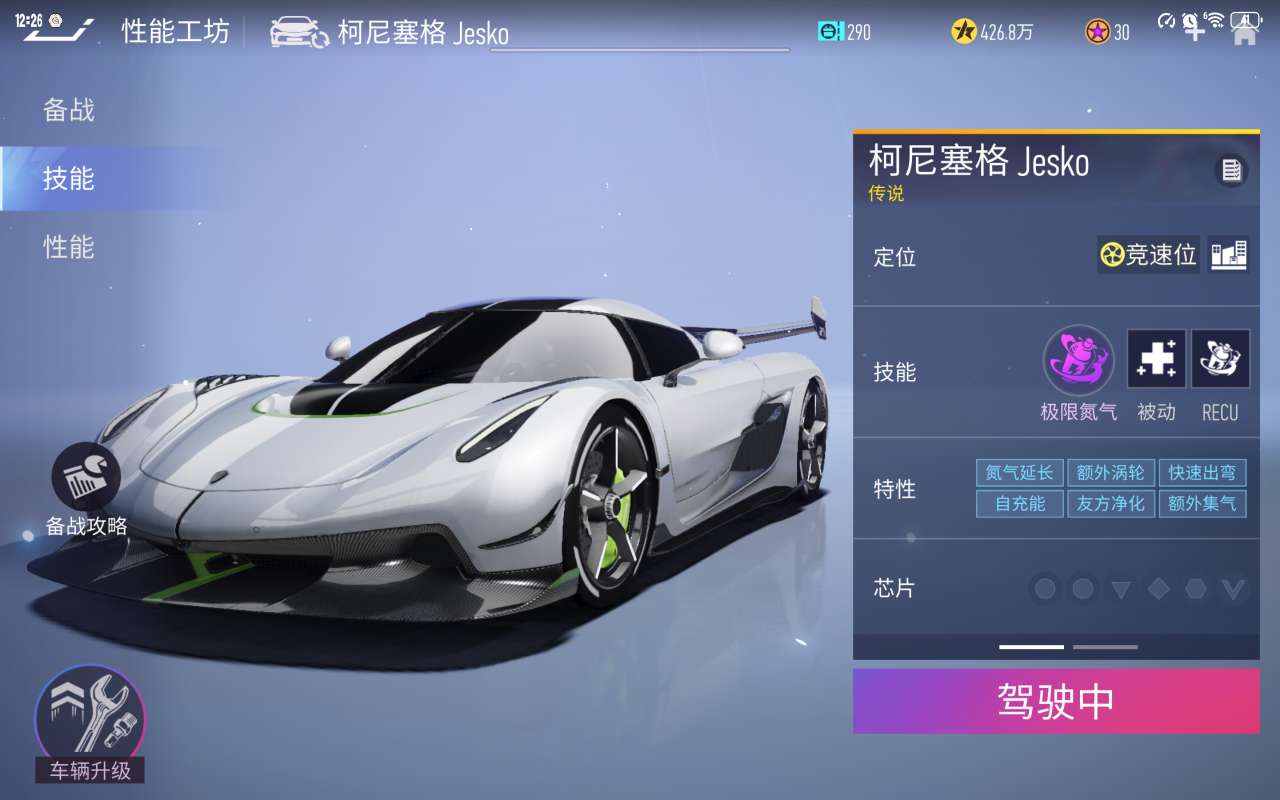1280x800 pixels.
Task: Show the 额外集气 trait
Action: (x=1202, y=503)
